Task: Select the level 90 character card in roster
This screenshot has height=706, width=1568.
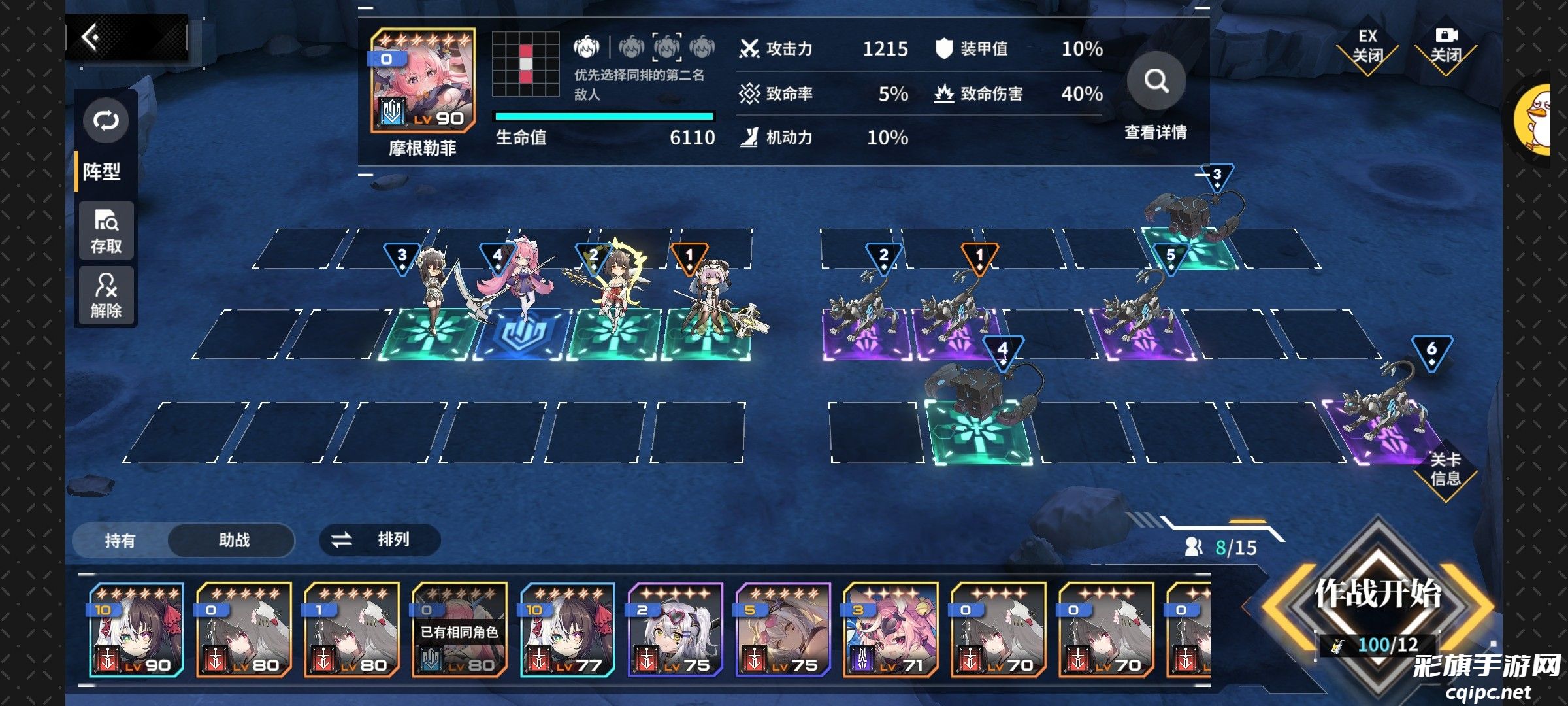Action: pyautogui.click(x=137, y=630)
